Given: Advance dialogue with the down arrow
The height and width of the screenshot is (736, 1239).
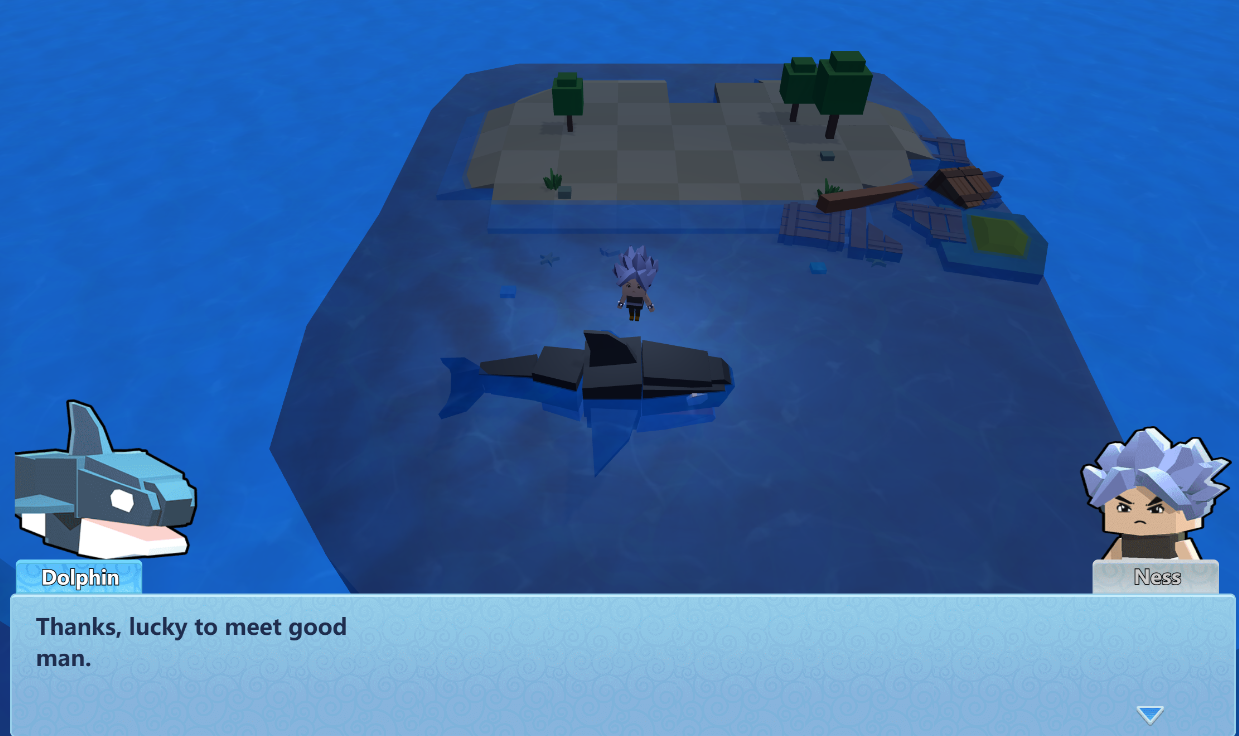Looking at the screenshot, I should pyautogui.click(x=1149, y=714).
